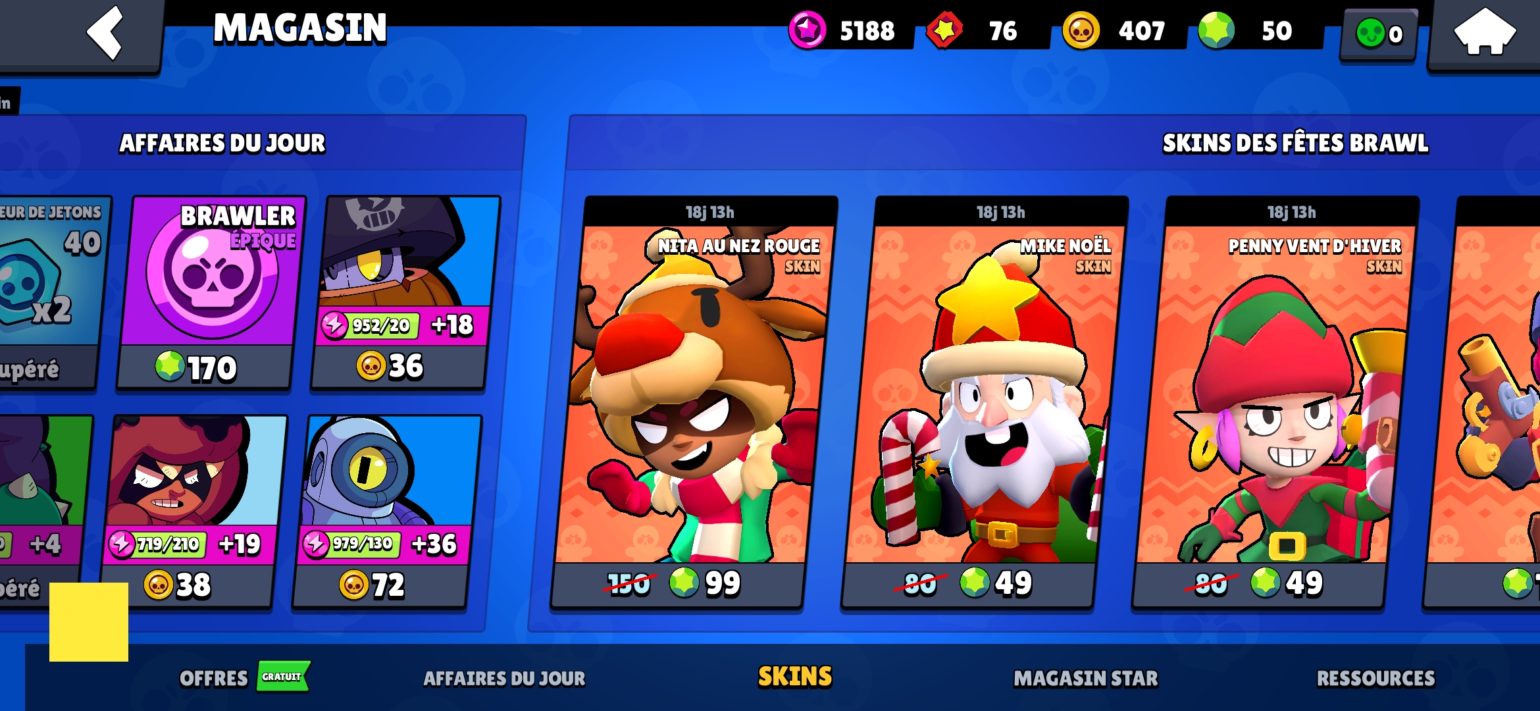The image size is (1540, 711).
Task: Choose the Mike Noël skin offer
Action: point(984,402)
